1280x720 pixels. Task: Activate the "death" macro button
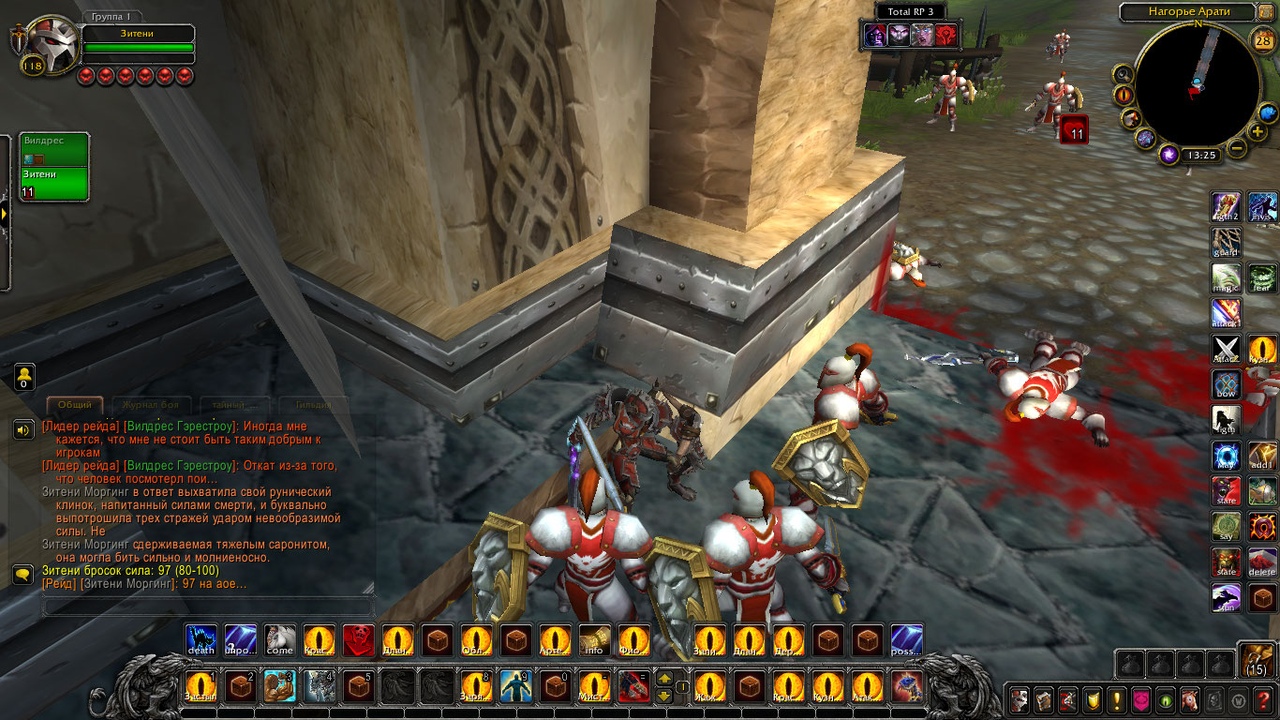point(201,640)
